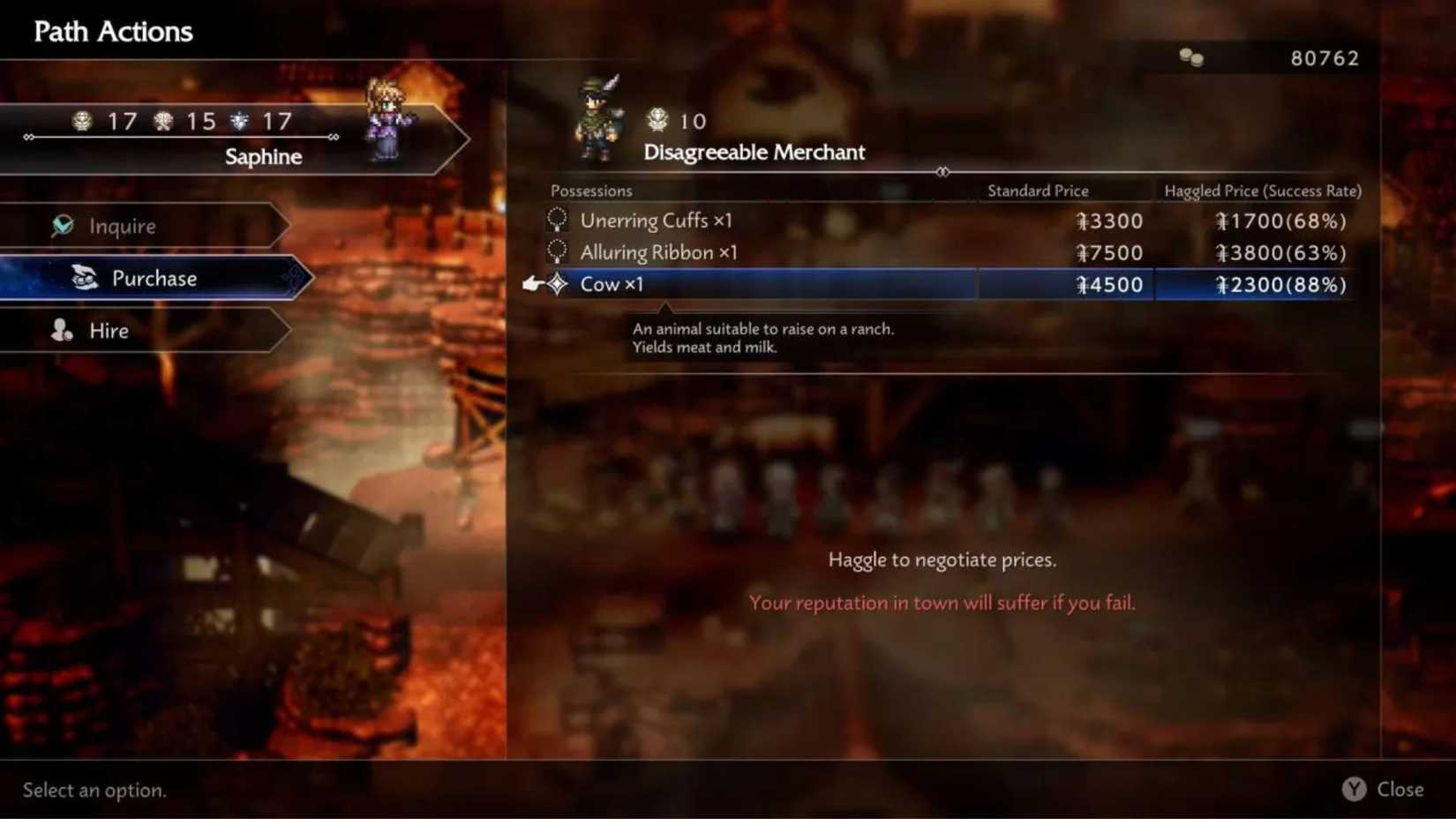Click the Alluring Ribbon item orb icon

pos(557,252)
